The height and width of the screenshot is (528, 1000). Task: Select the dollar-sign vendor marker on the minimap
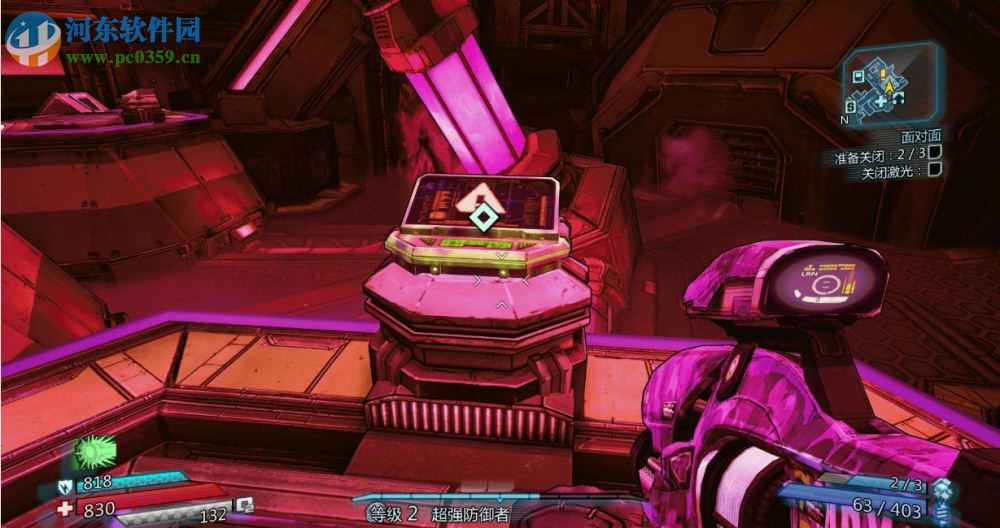tap(850, 106)
